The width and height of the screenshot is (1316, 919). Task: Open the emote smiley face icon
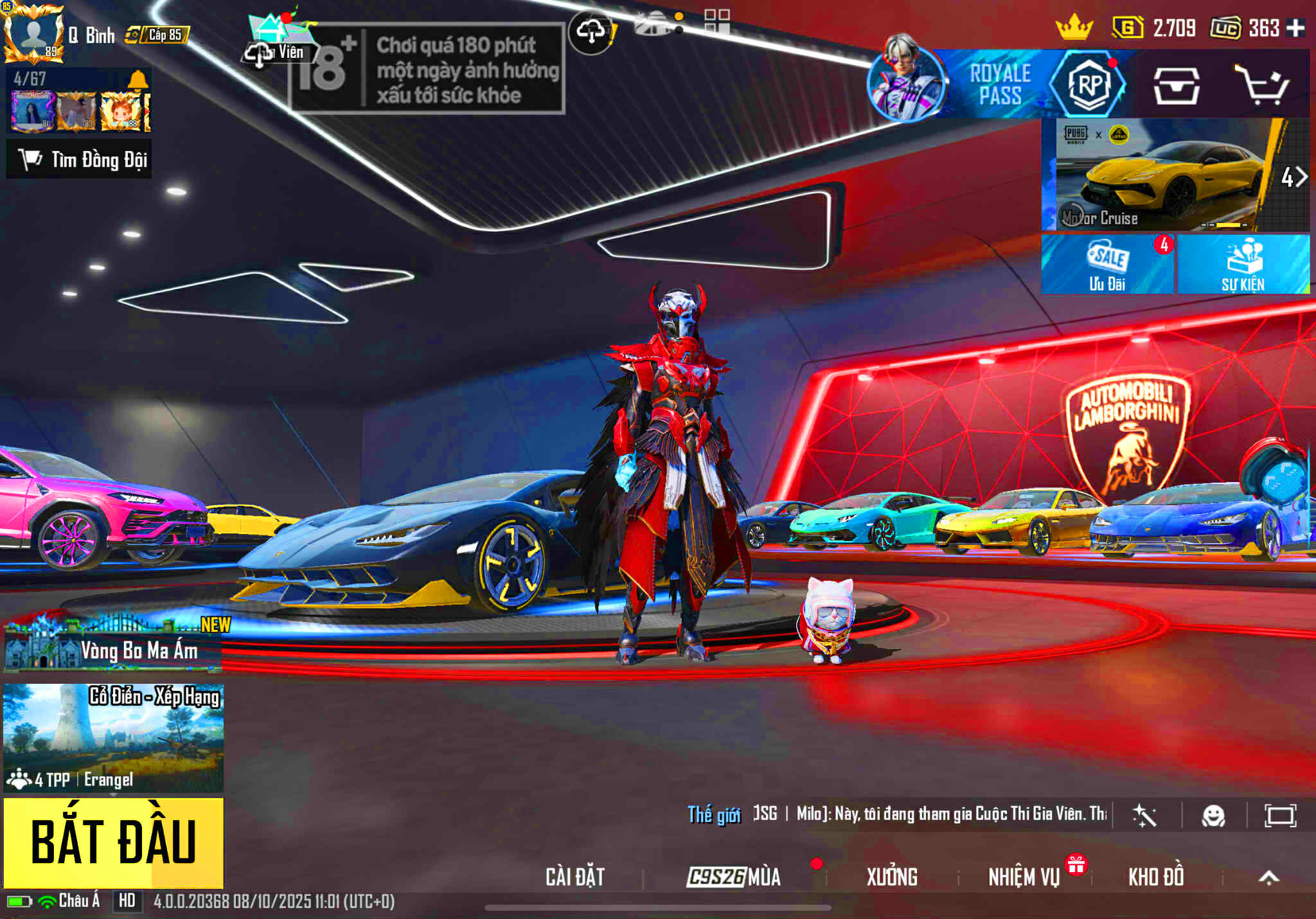(x=1213, y=816)
